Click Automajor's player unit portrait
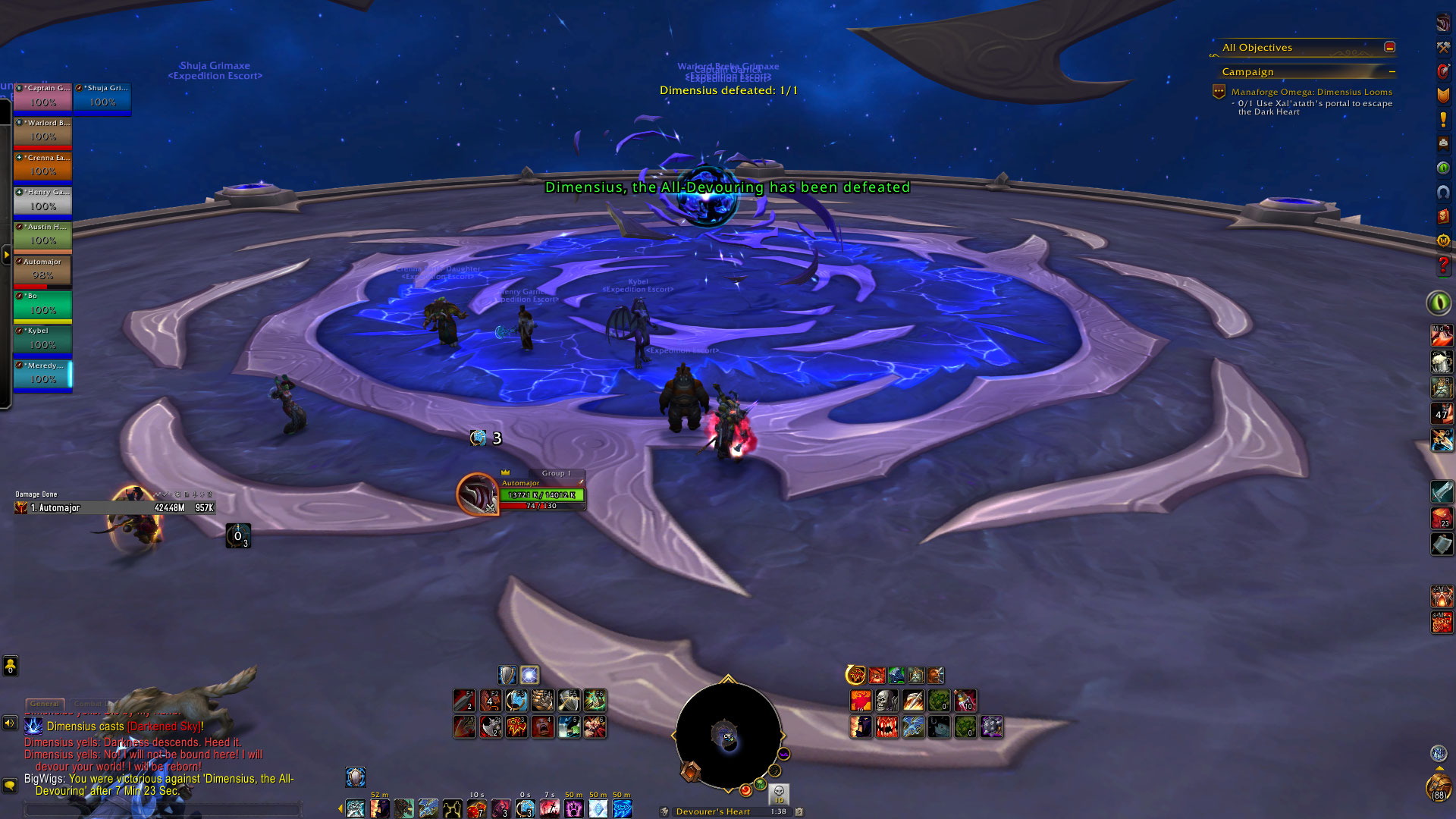Image resolution: width=1456 pixels, height=819 pixels. tap(477, 494)
